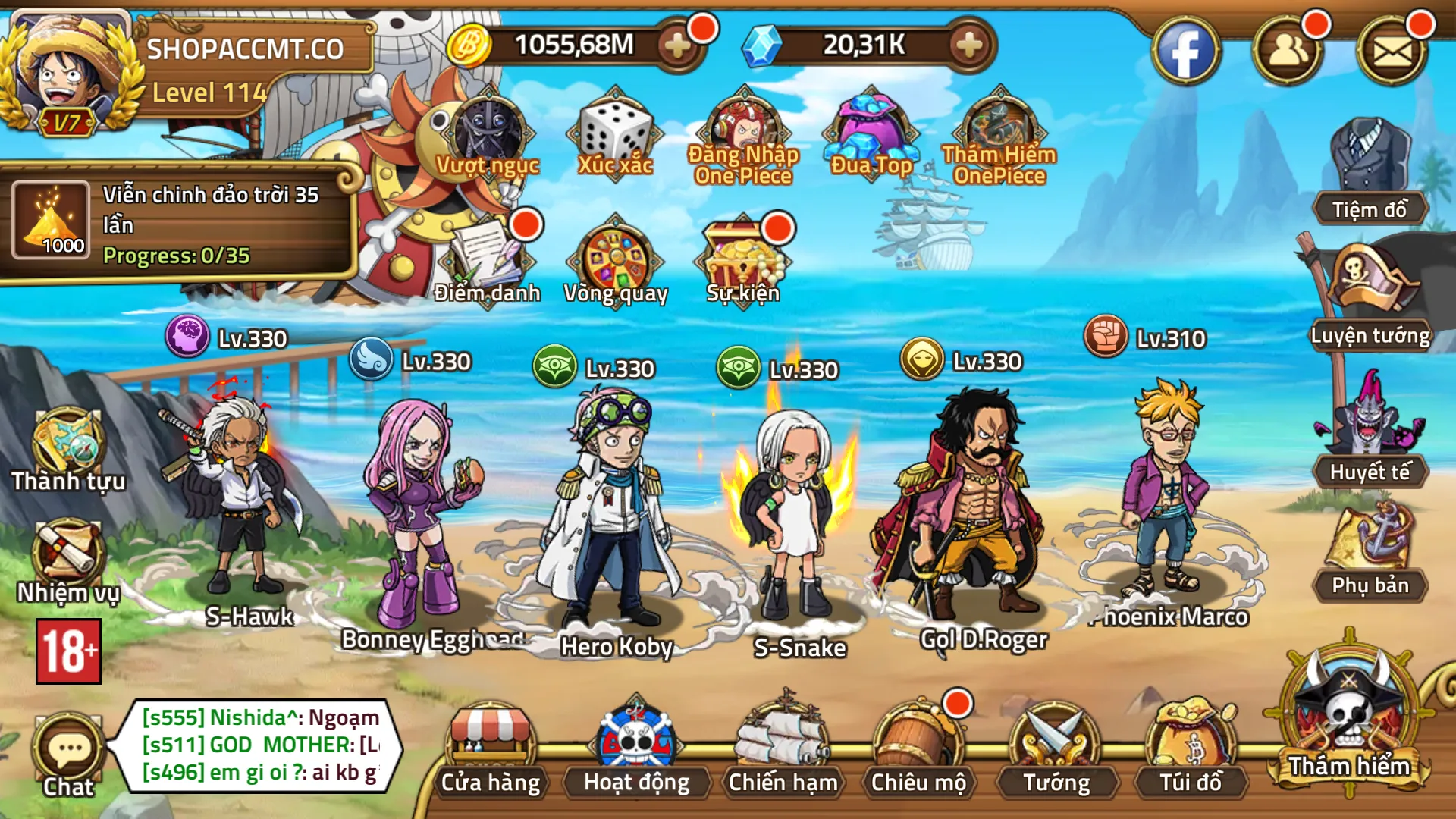This screenshot has height=819, width=1456.
Task: Open the mail envelope inbox
Action: click(x=1392, y=52)
